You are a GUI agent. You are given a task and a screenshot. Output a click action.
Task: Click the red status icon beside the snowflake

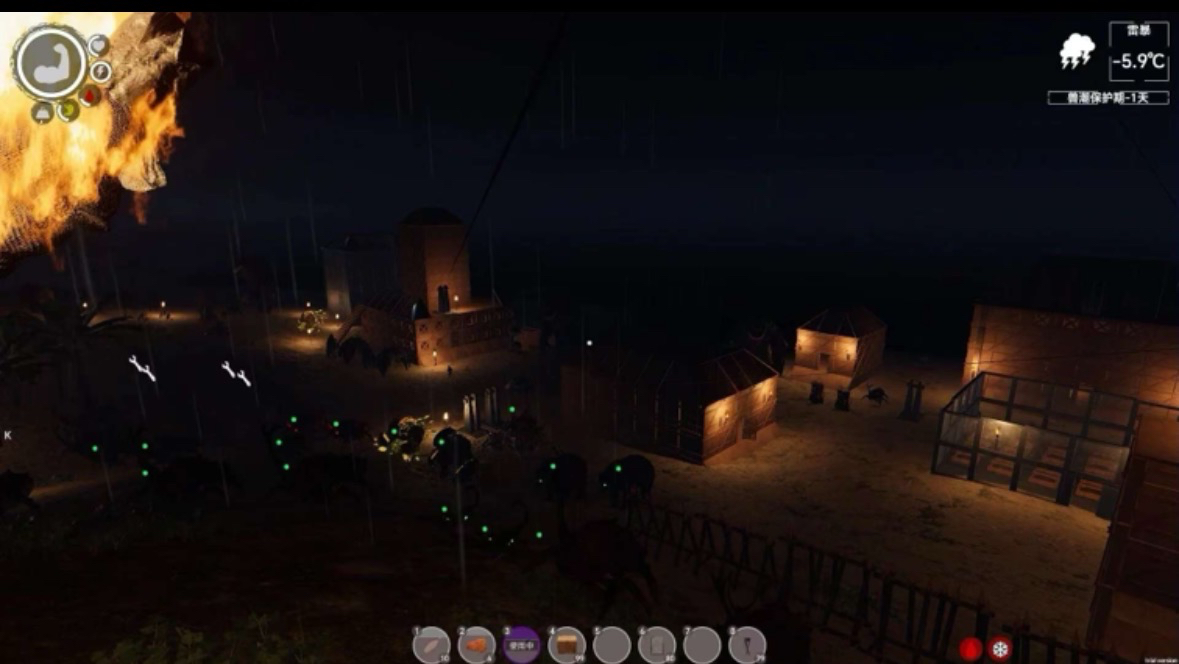click(x=970, y=648)
